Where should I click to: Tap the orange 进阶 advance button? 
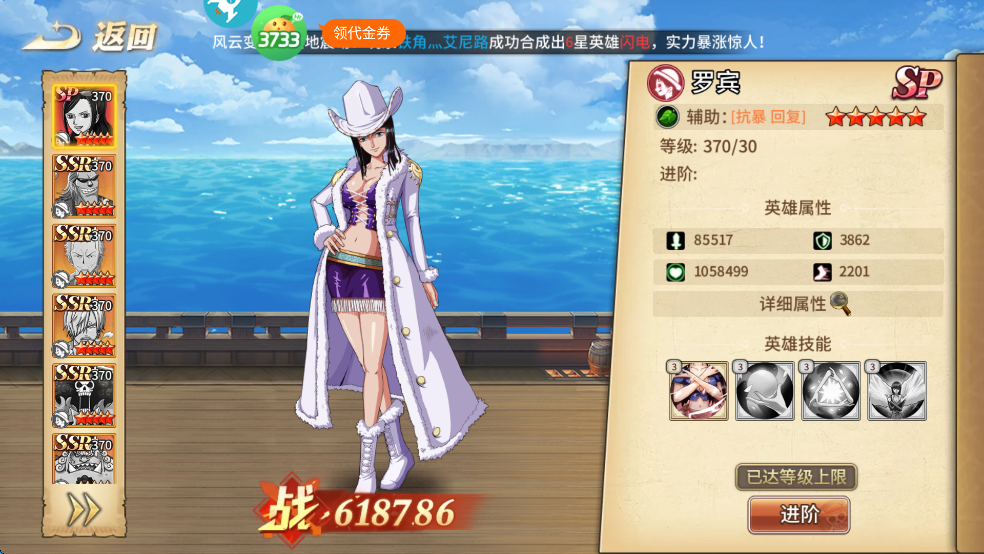798,515
